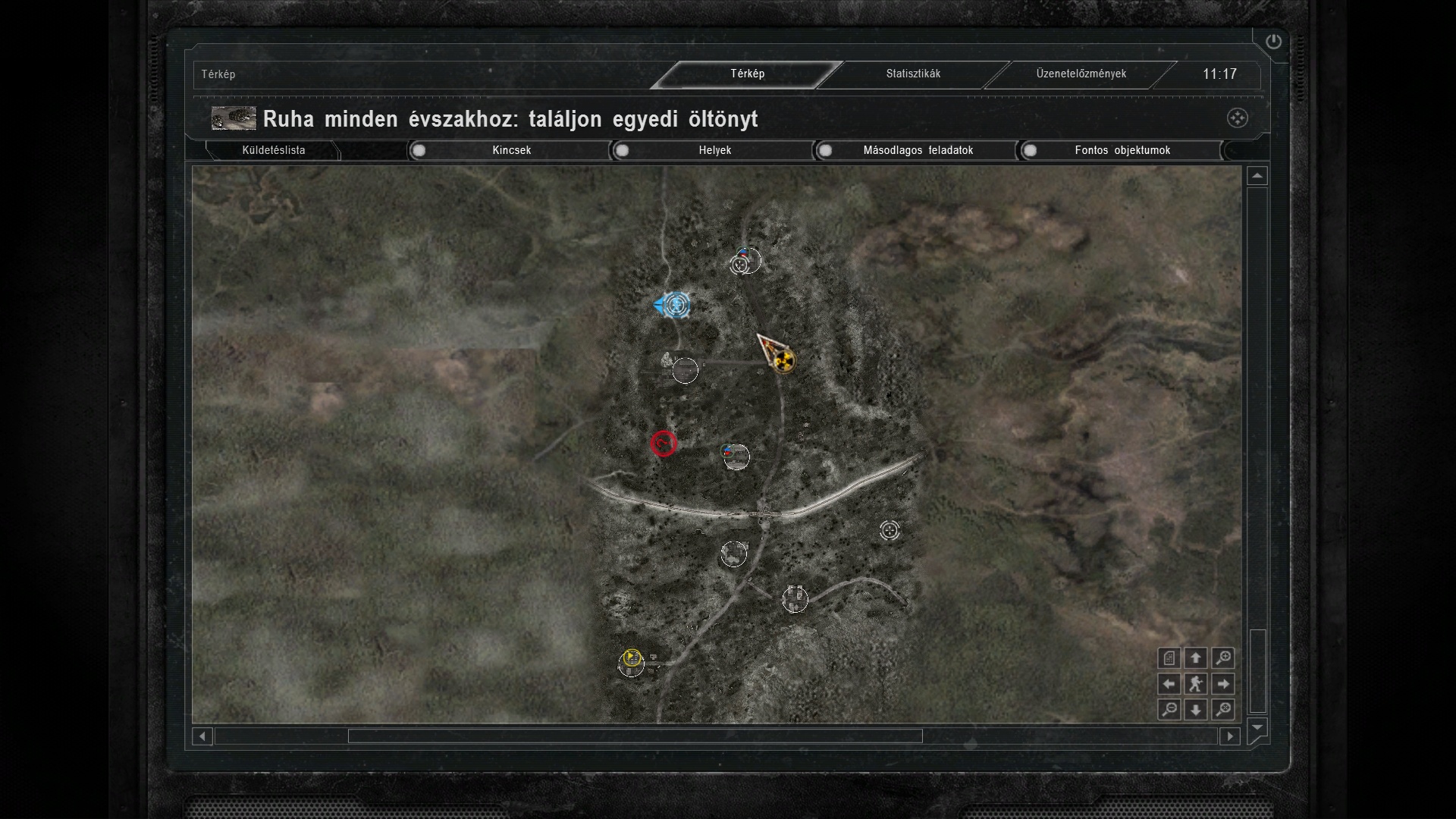Pan the map down with arrow button
The width and height of the screenshot is (1456, 819).
coord(1196,710)
